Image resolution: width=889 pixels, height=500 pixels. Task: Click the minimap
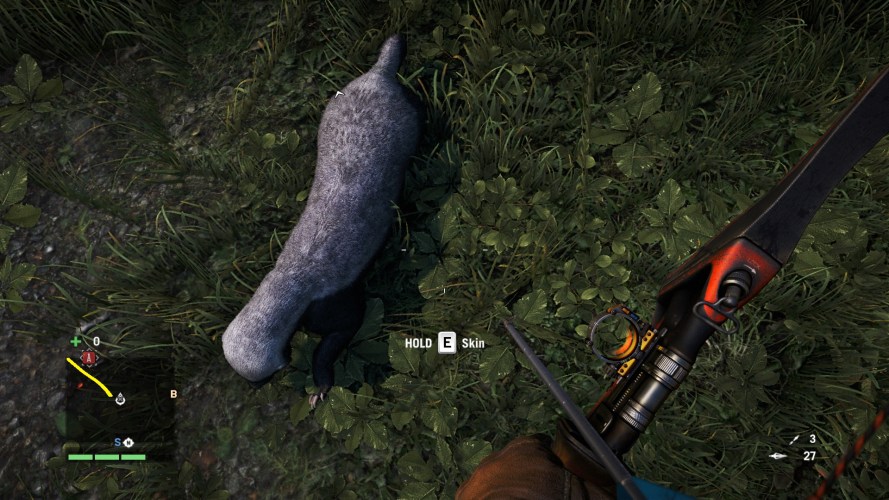click(118, 397)
